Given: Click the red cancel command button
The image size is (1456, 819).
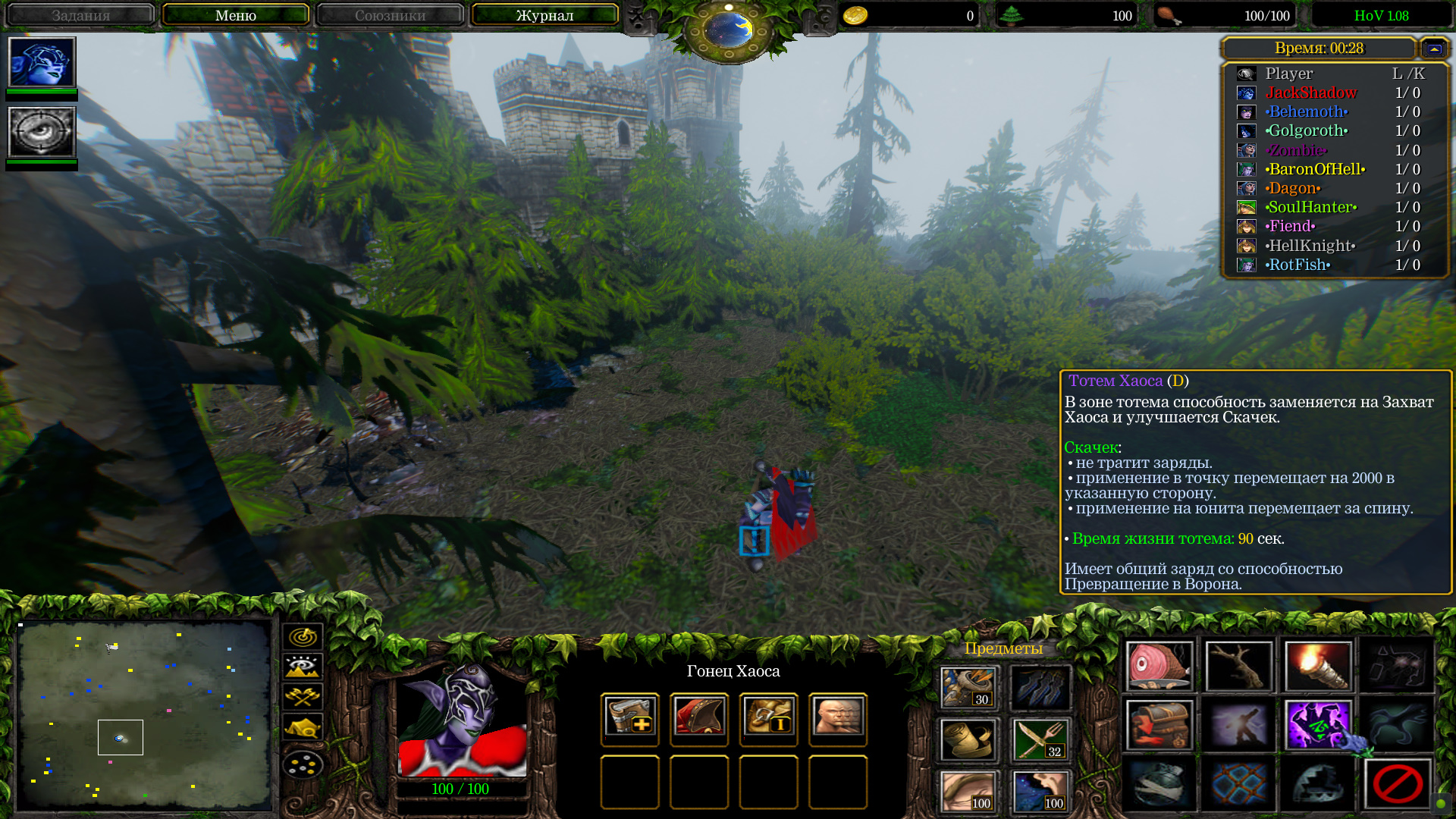Looking at the screenshot, I should [x=1397, y=783].
